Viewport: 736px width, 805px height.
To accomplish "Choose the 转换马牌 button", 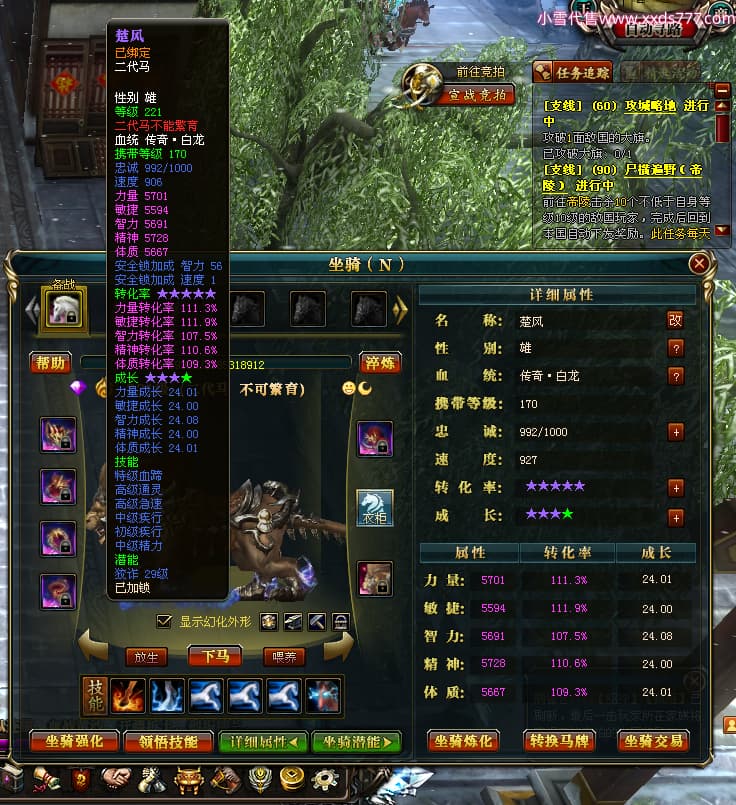I will 562,741.
